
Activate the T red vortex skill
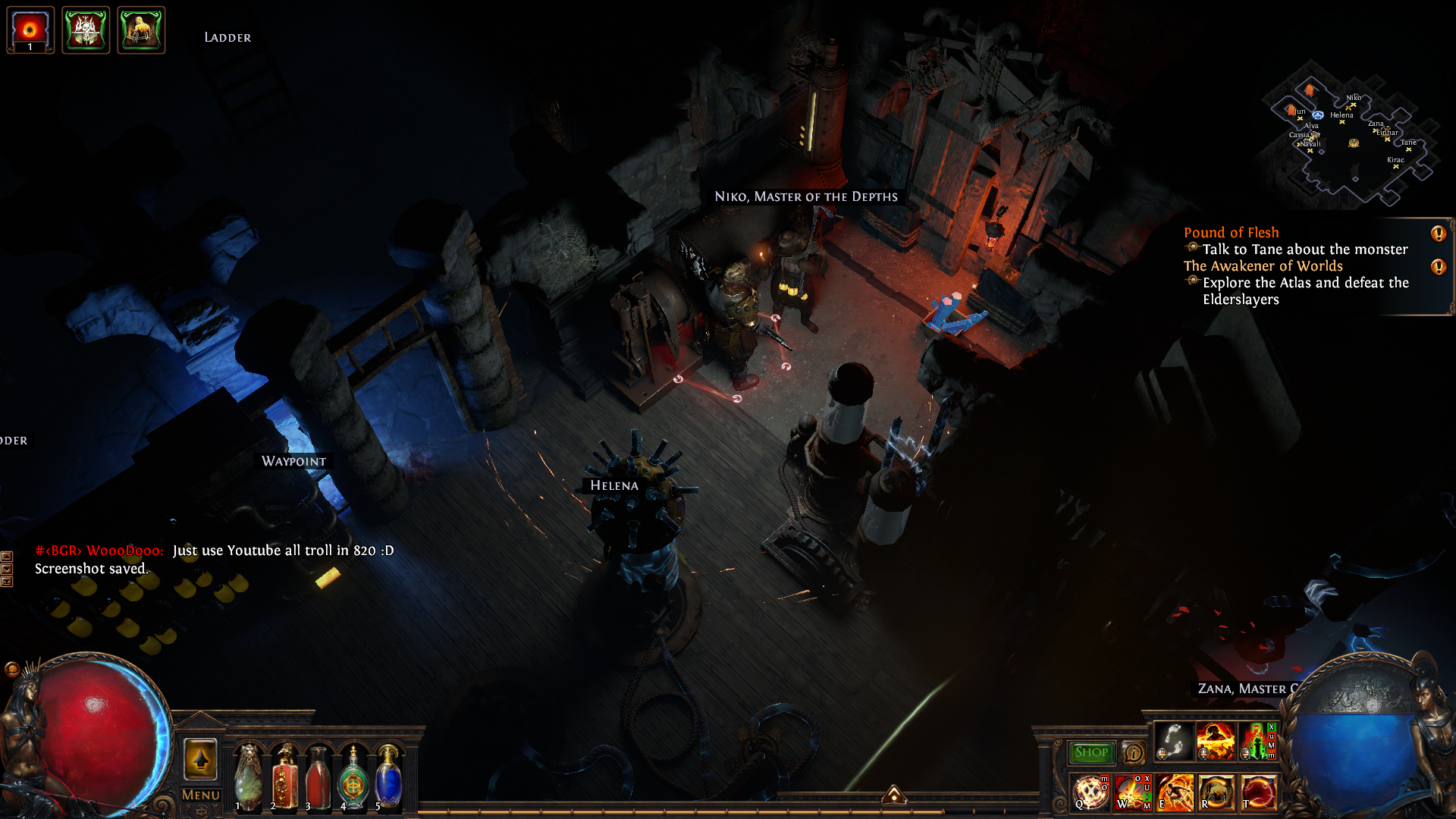[x=1258, y=792]
